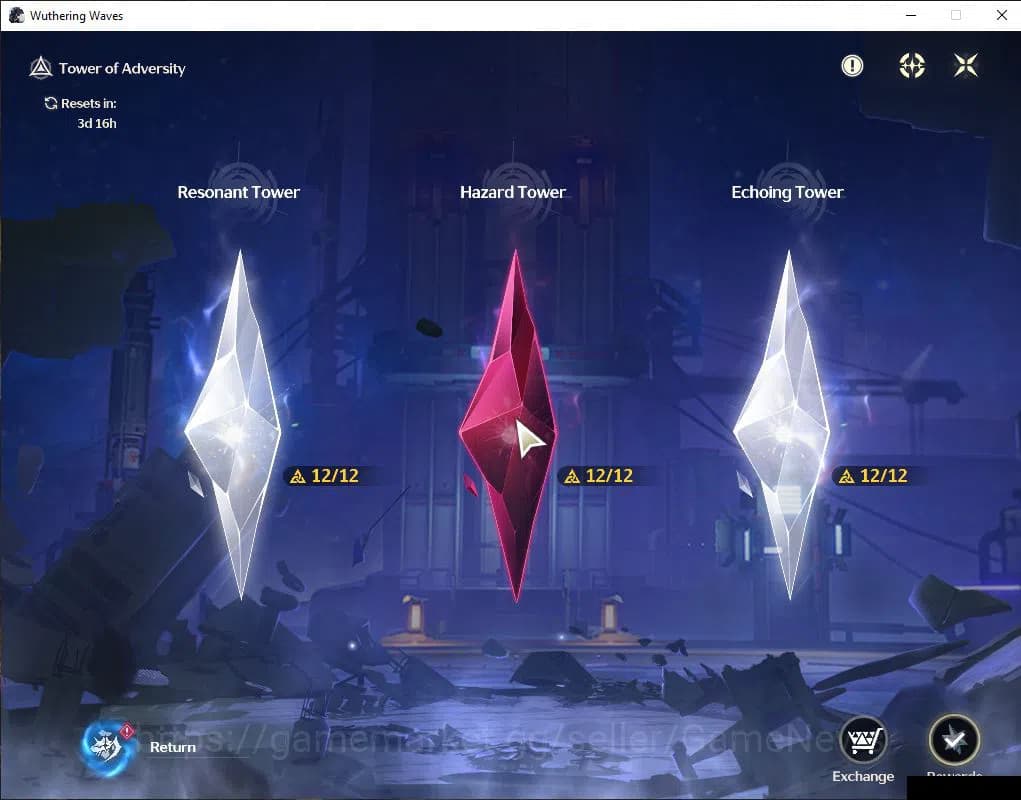Close the Wuthering Waves window
The height and width of the screenshot is (800, 1021).
point(1001,15)
